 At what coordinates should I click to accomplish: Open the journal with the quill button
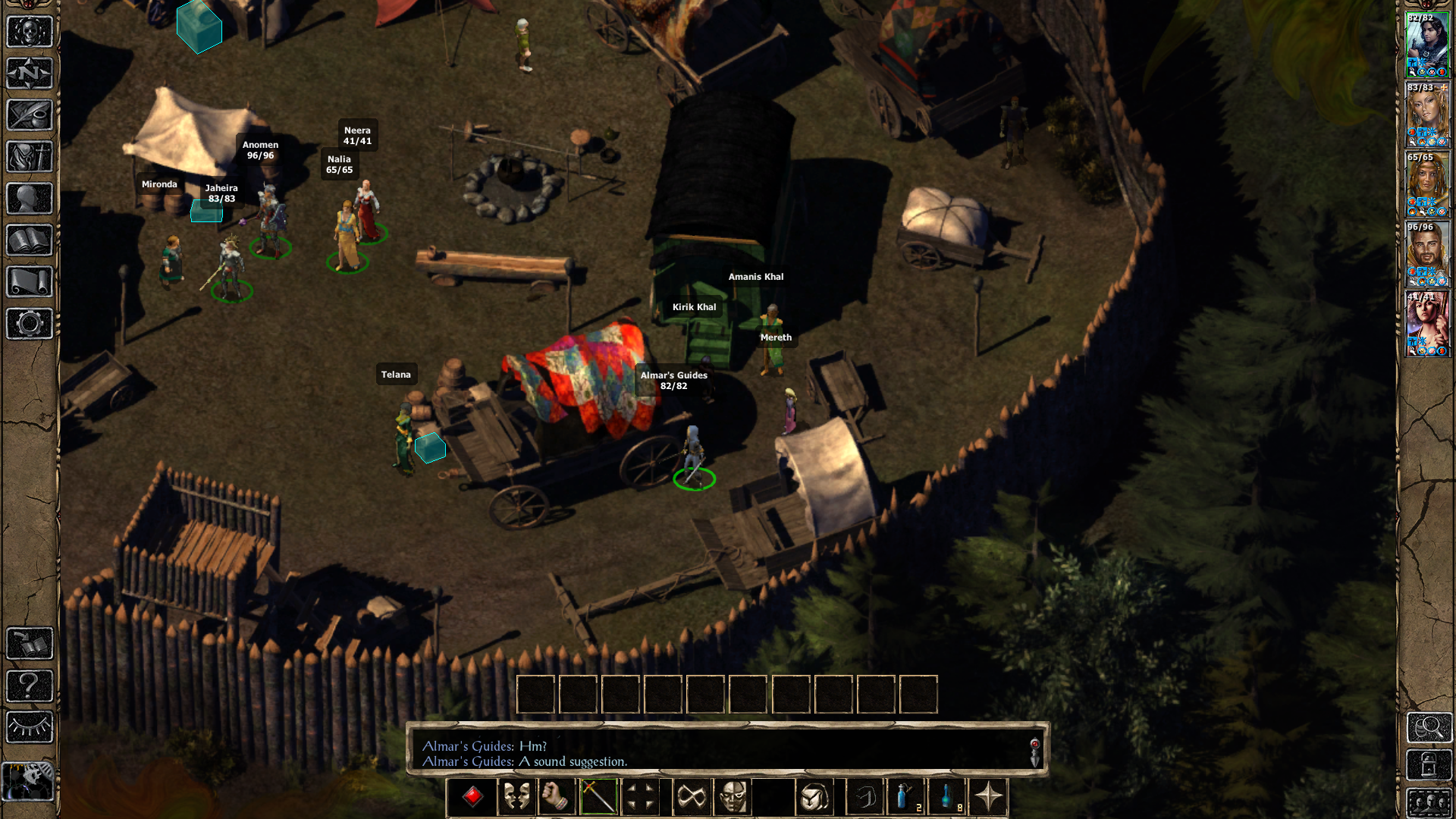(30, 115)
